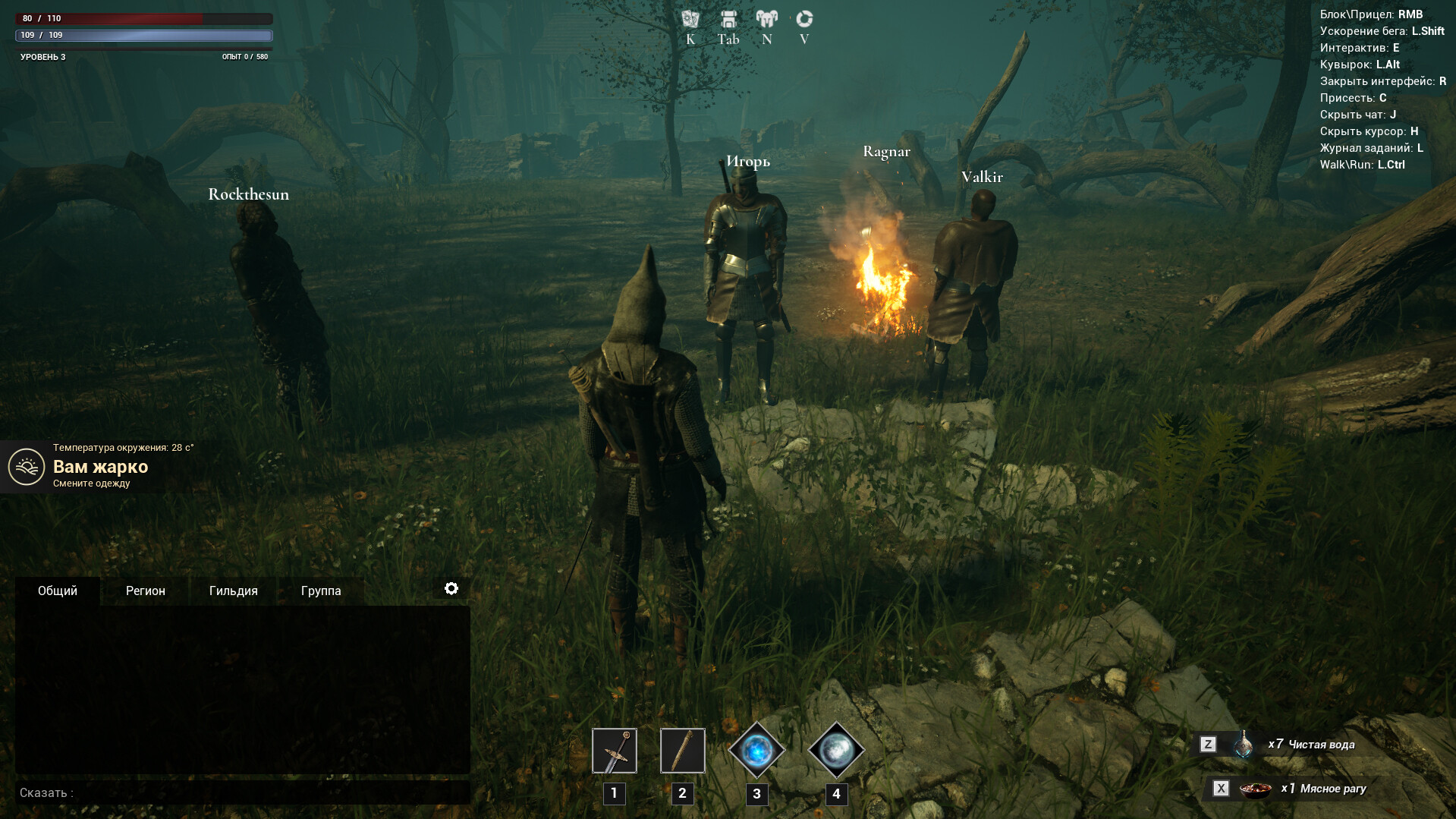Open the tarot cards icon menu
Viewport: 1456px width, 819px height.
tap(690, 19)
